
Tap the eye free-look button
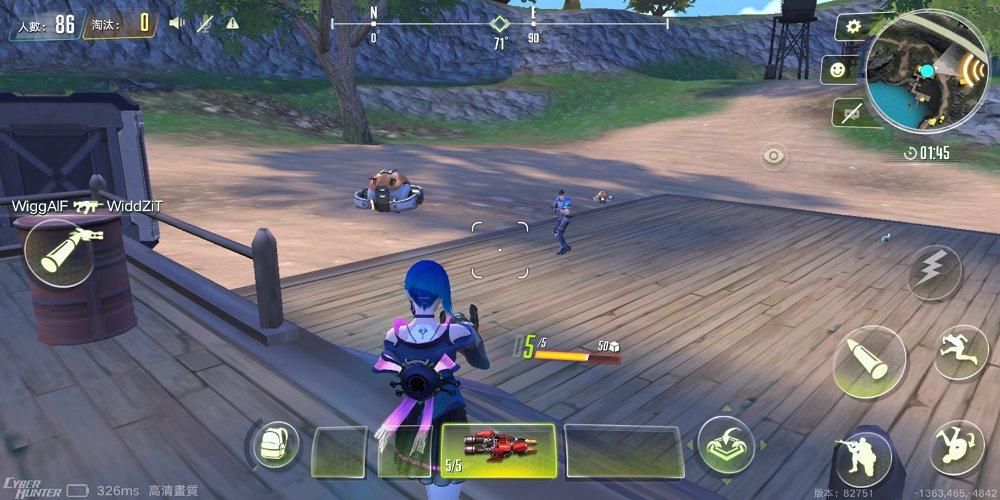pyautogui.click(x=774, y=156)
